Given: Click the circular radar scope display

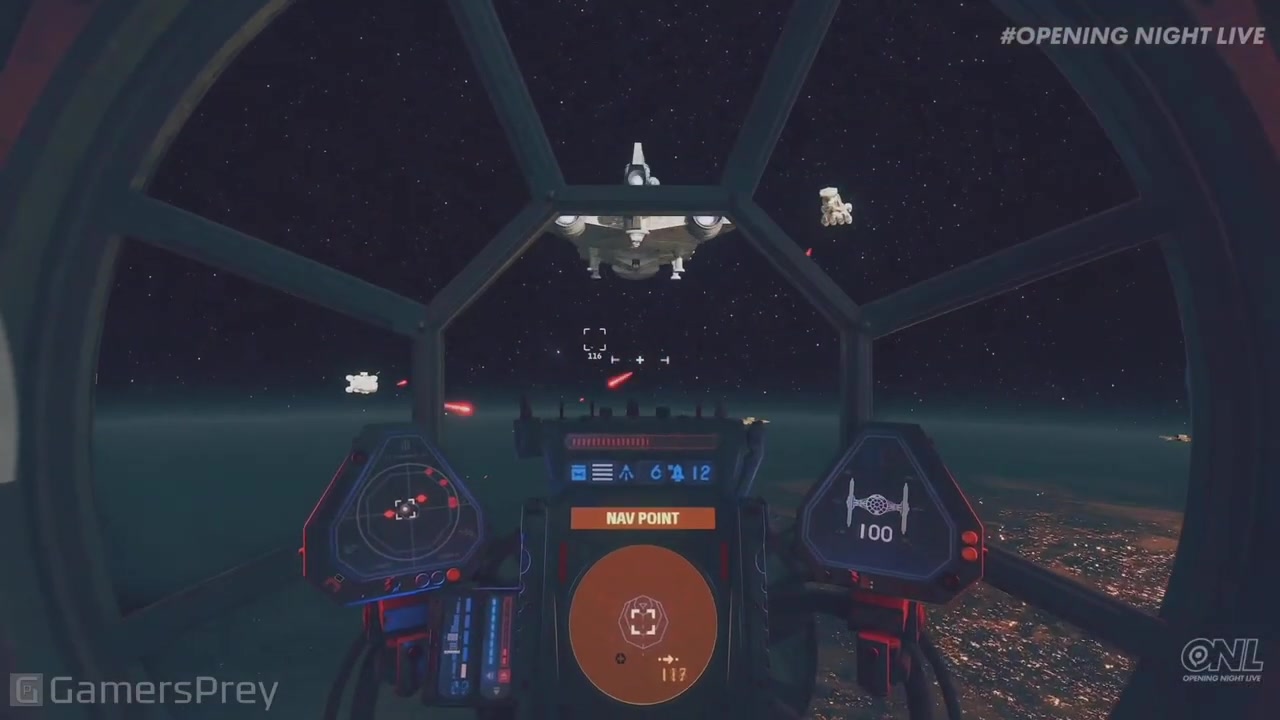Looking at the screenshot, I should point(405,508).
